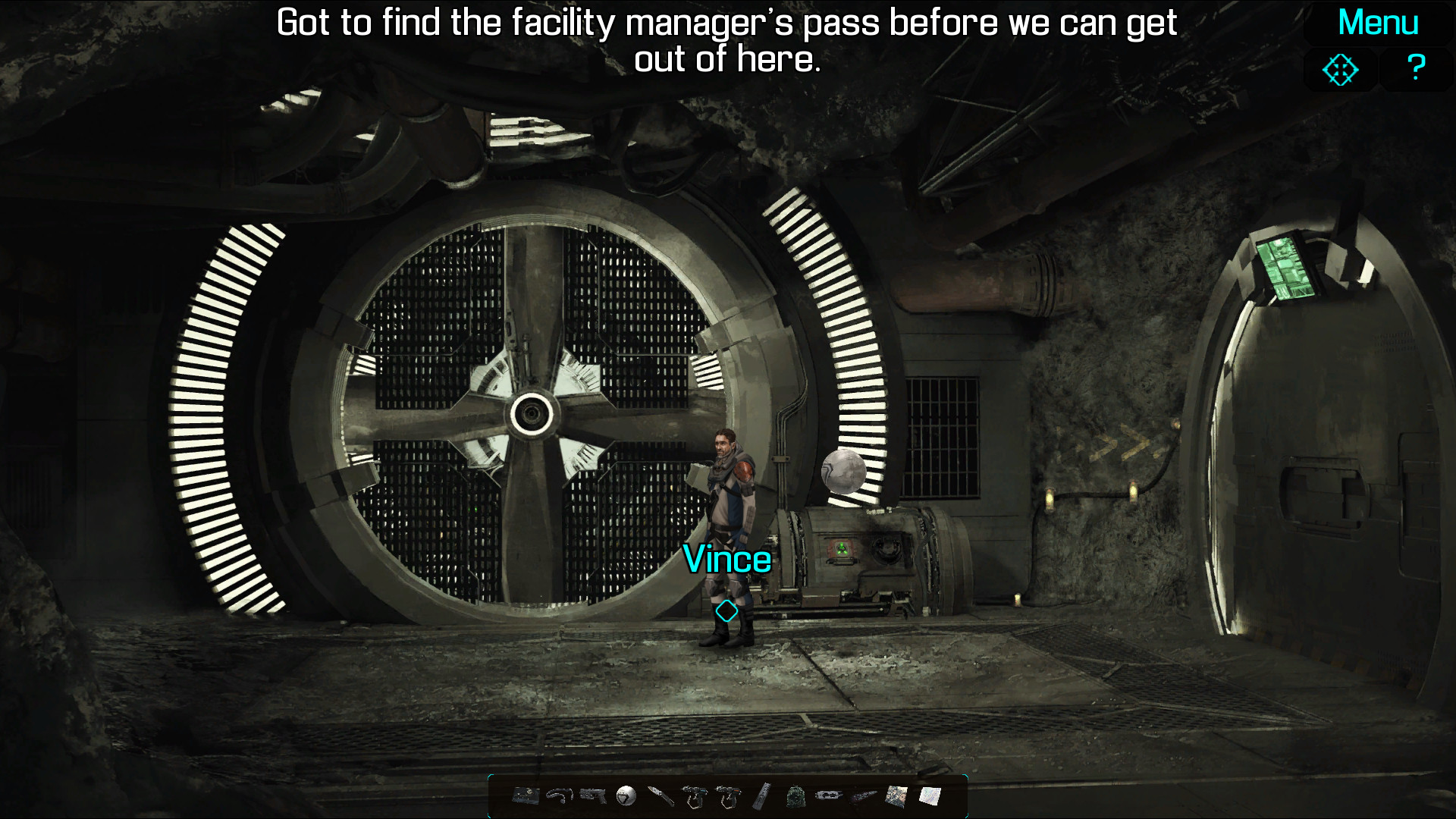Open help with the question mark

coord(1415,68)
